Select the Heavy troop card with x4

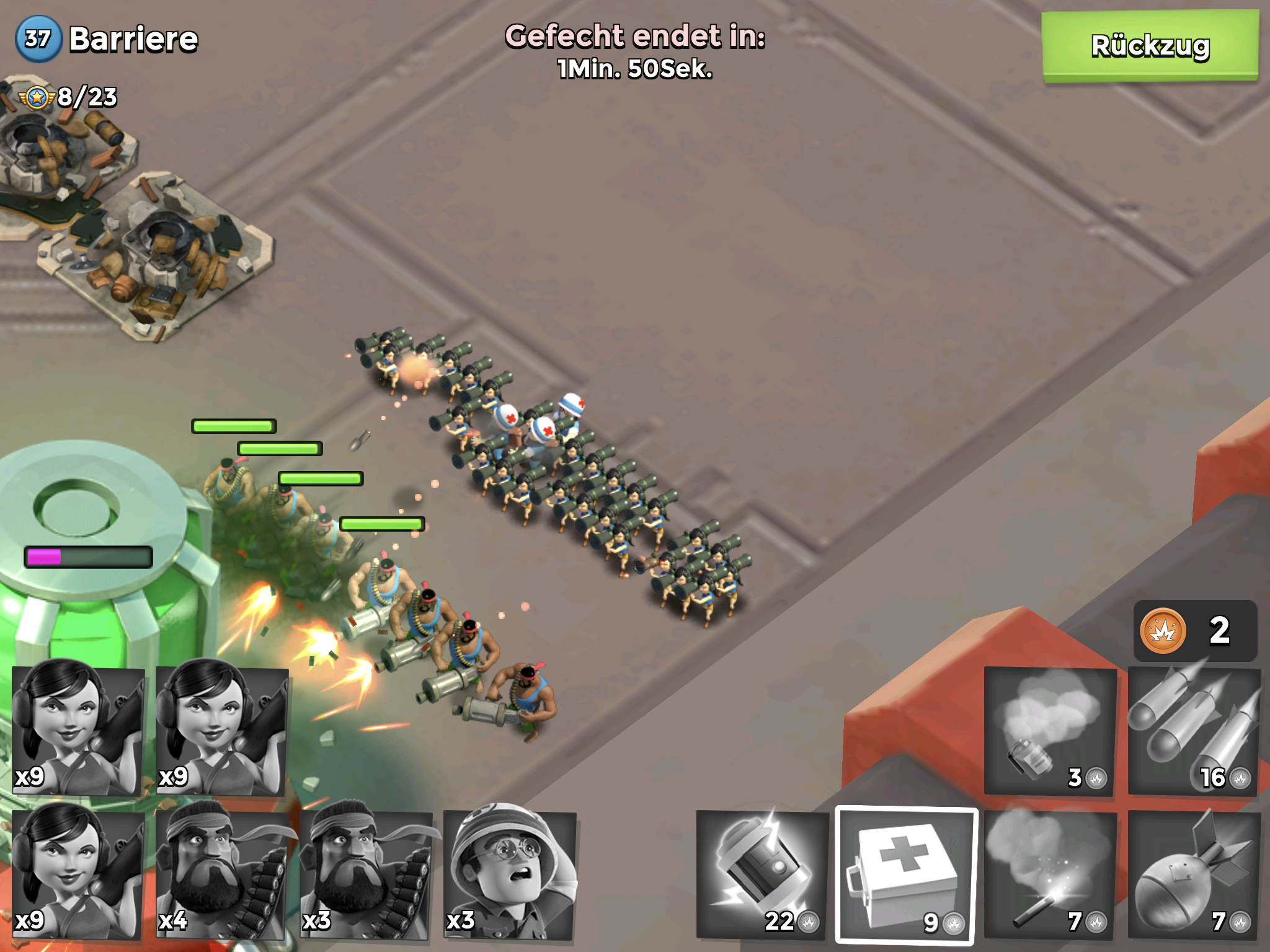coord(222,873)
